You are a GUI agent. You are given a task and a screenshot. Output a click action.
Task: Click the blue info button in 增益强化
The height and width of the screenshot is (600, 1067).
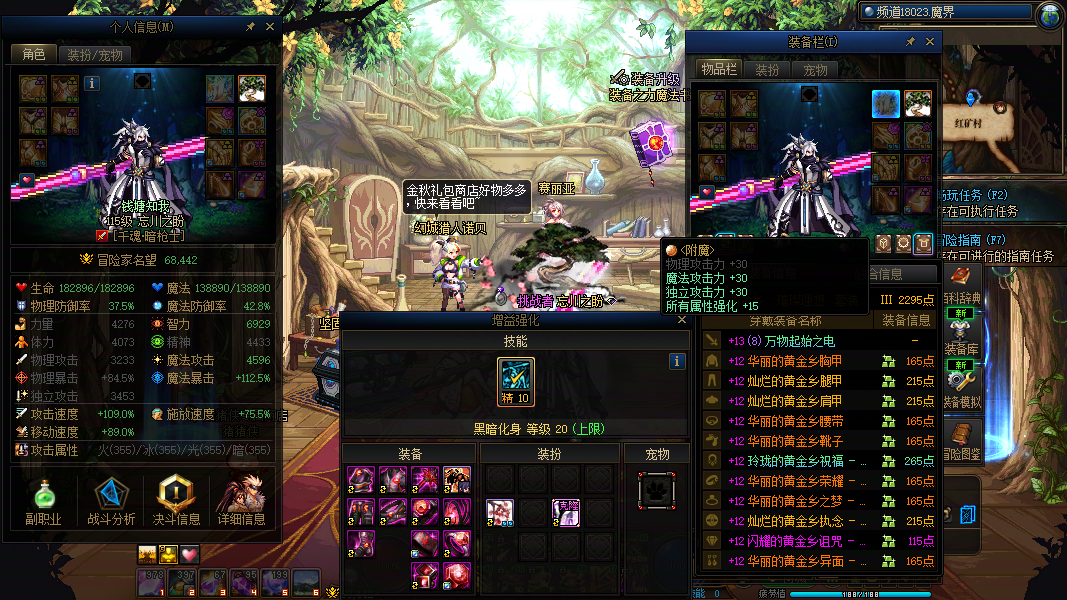pos(677,361)
